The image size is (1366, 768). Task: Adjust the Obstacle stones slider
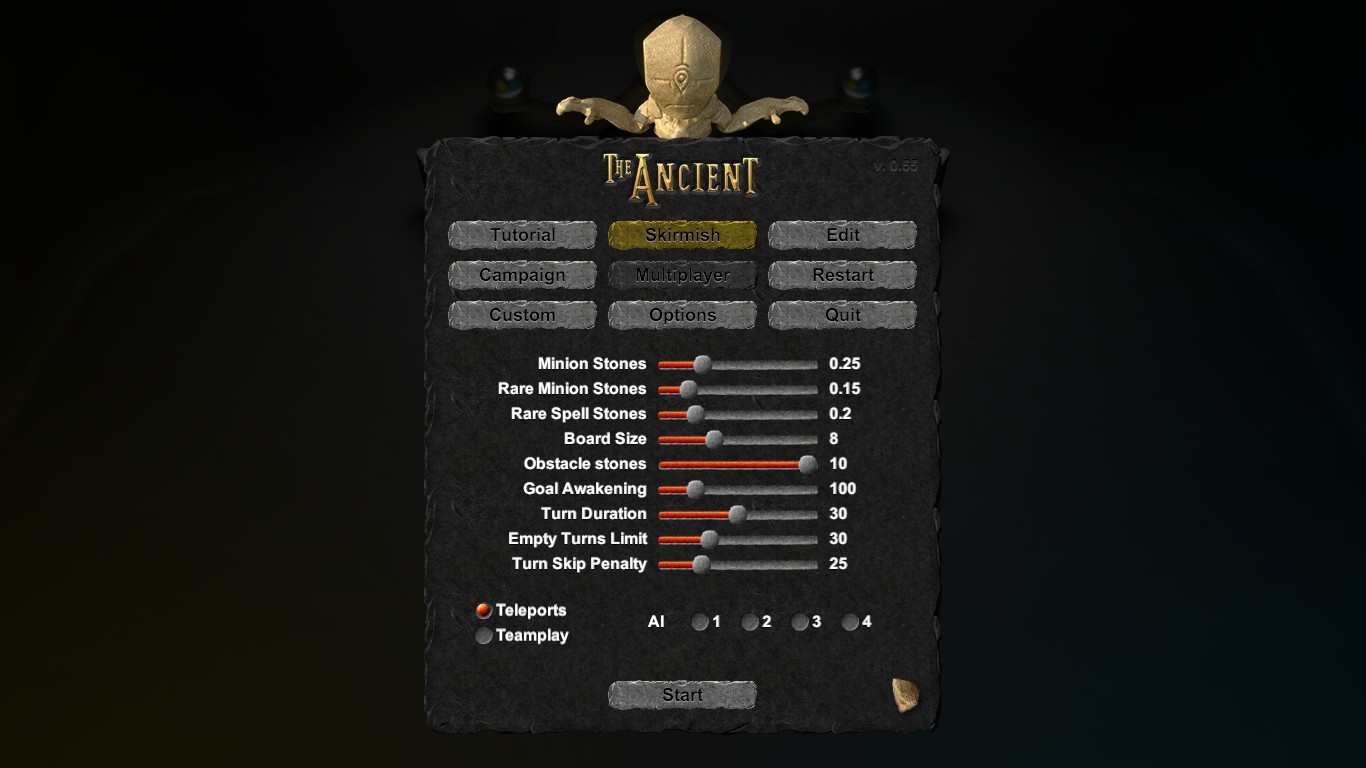click(x=806, y=464)
